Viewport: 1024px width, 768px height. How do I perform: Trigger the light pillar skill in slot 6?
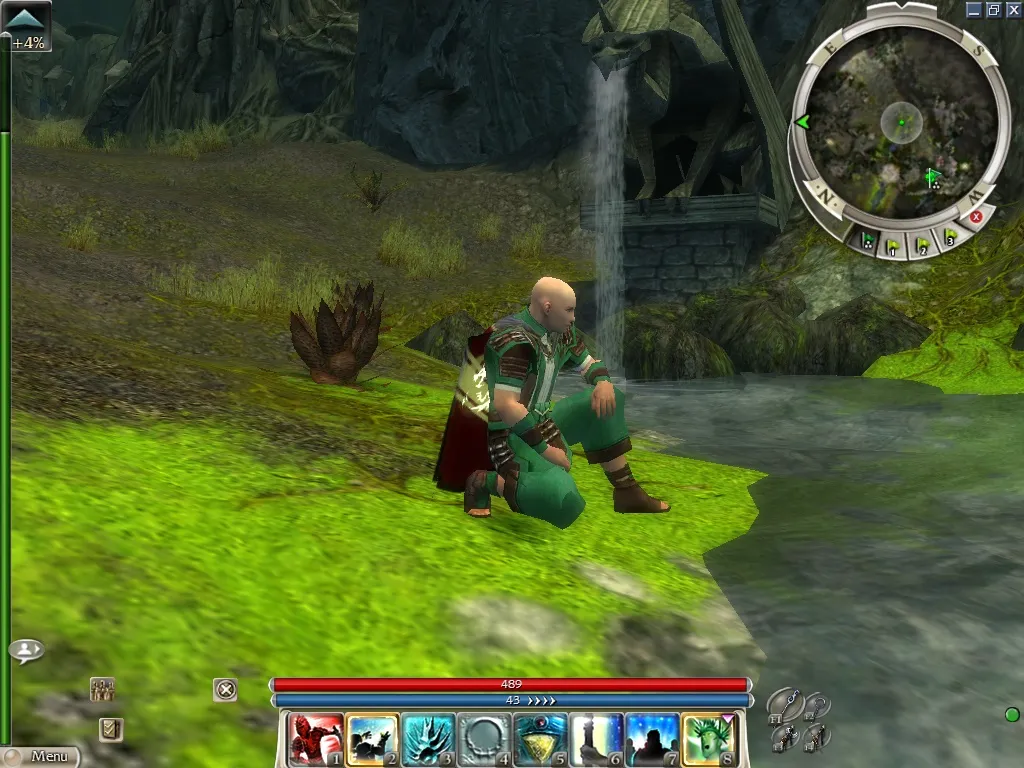coord(597,739)
